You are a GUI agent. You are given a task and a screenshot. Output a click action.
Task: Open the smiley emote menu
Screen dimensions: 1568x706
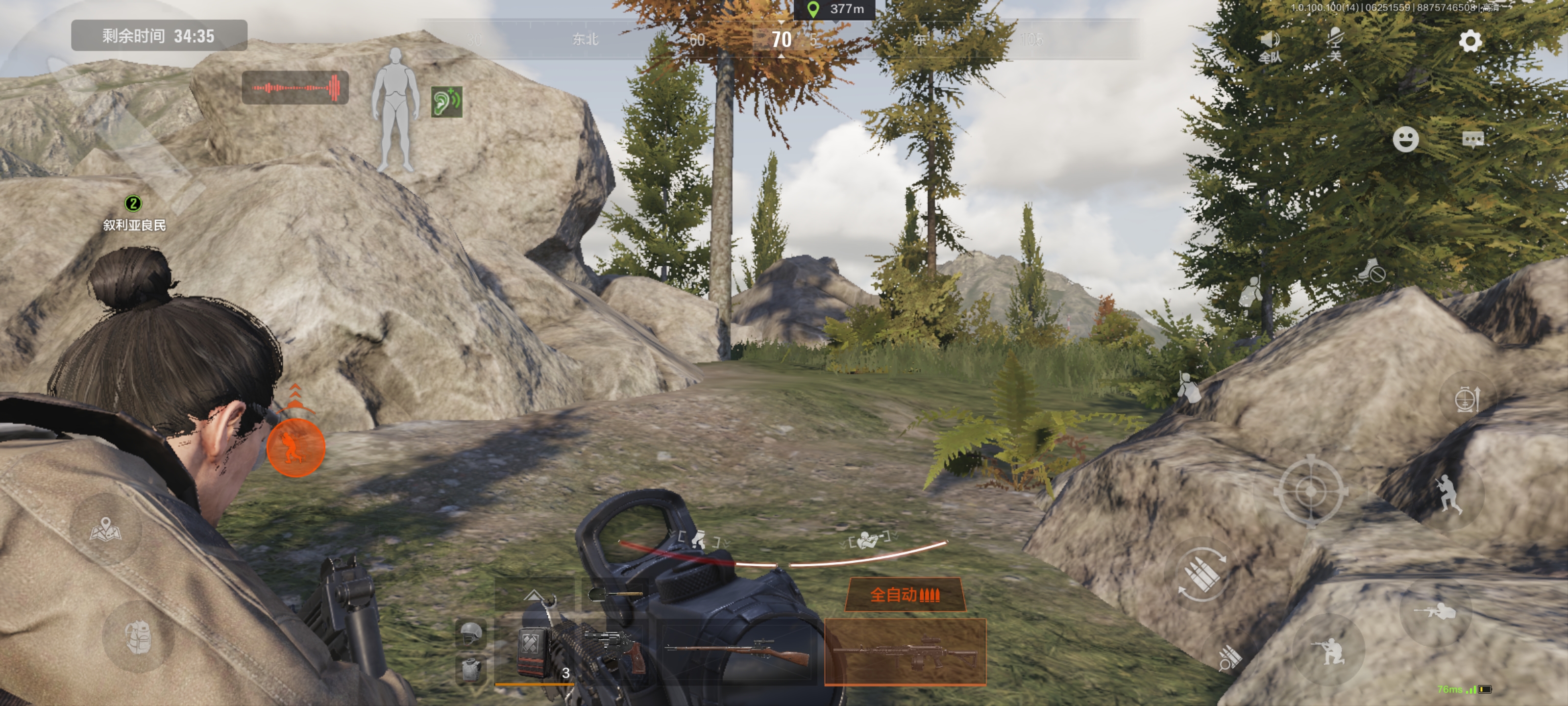1405,140
